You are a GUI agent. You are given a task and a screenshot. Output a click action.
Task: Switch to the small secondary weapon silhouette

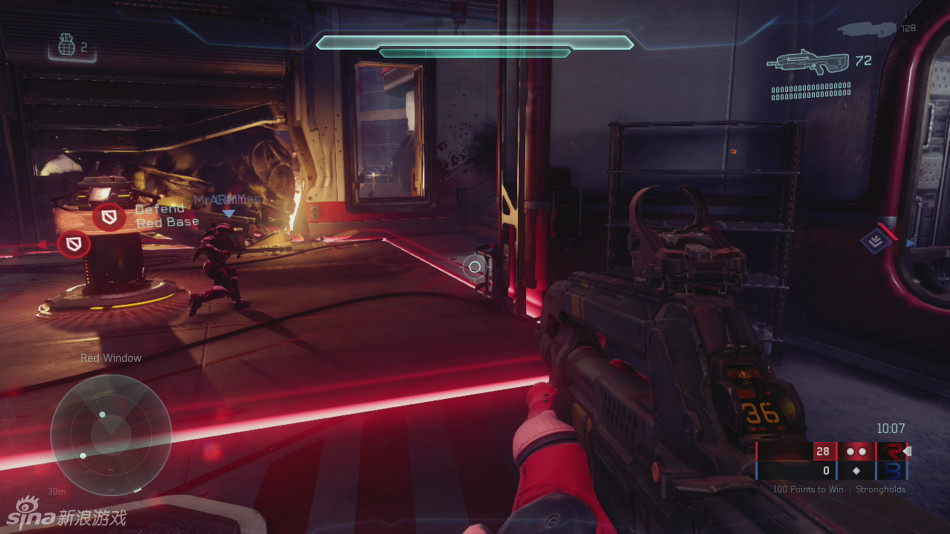point(866,30)
